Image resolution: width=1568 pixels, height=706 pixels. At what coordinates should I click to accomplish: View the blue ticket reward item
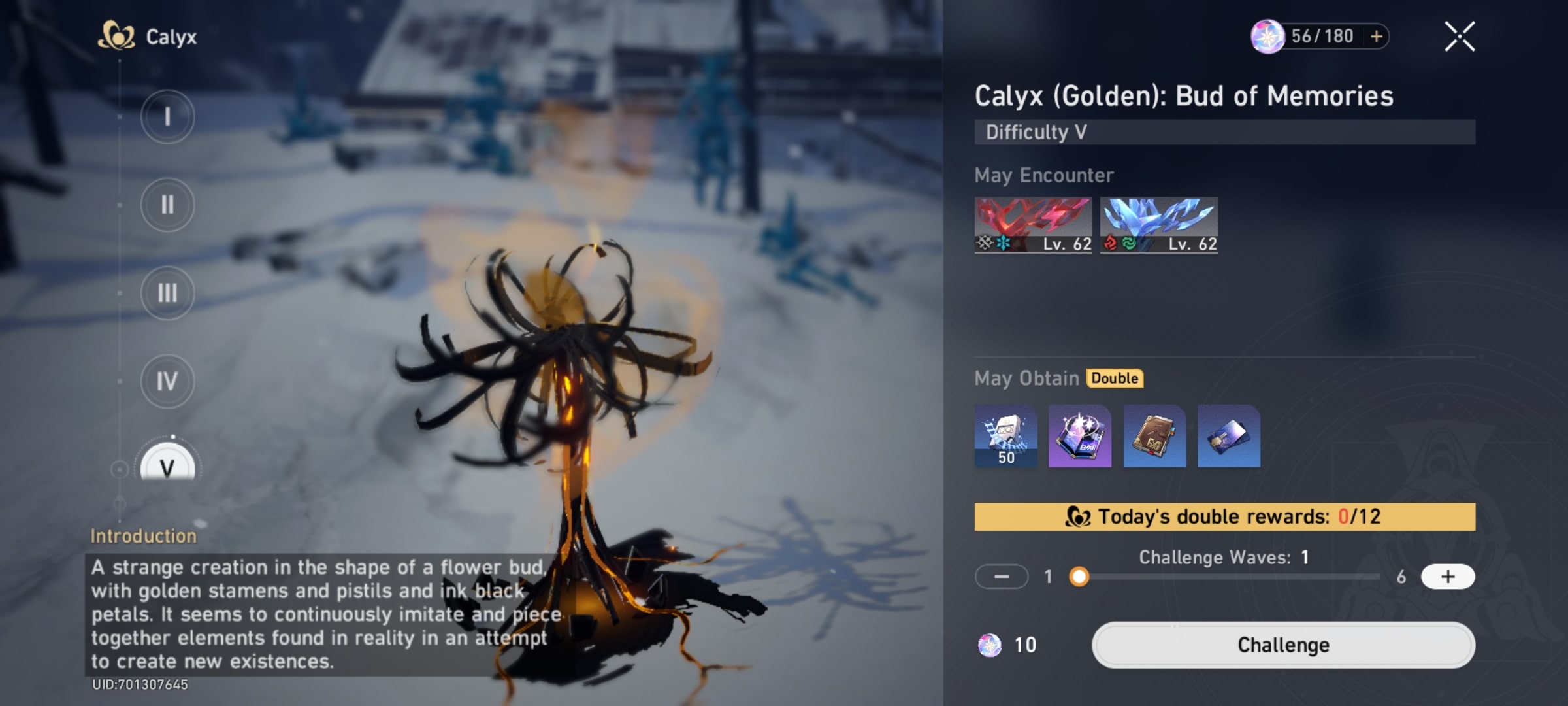[x=1228, y=435]
